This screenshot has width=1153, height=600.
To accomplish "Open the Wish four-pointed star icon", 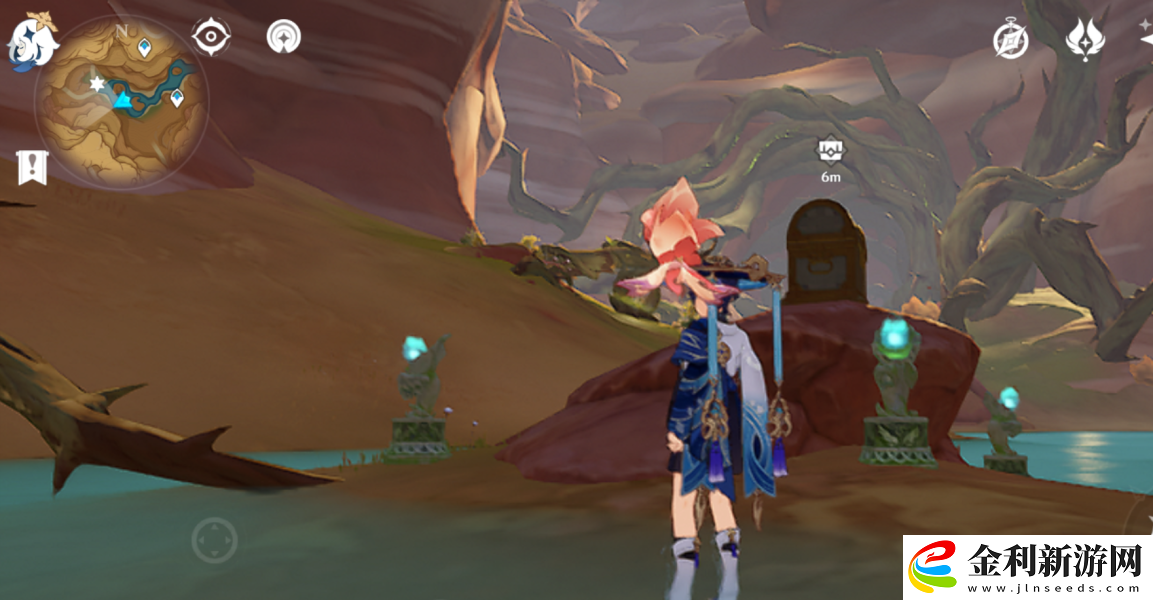I will 1085,40.
